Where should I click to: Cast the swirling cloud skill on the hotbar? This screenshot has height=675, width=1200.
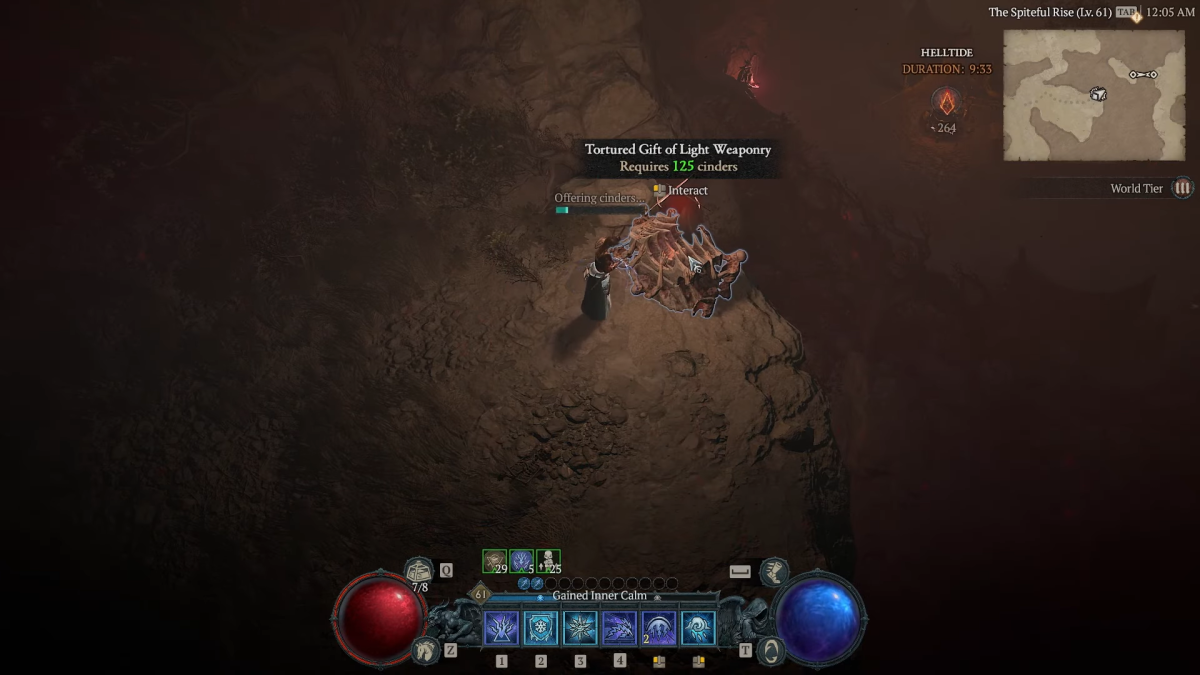coord(698,628)
